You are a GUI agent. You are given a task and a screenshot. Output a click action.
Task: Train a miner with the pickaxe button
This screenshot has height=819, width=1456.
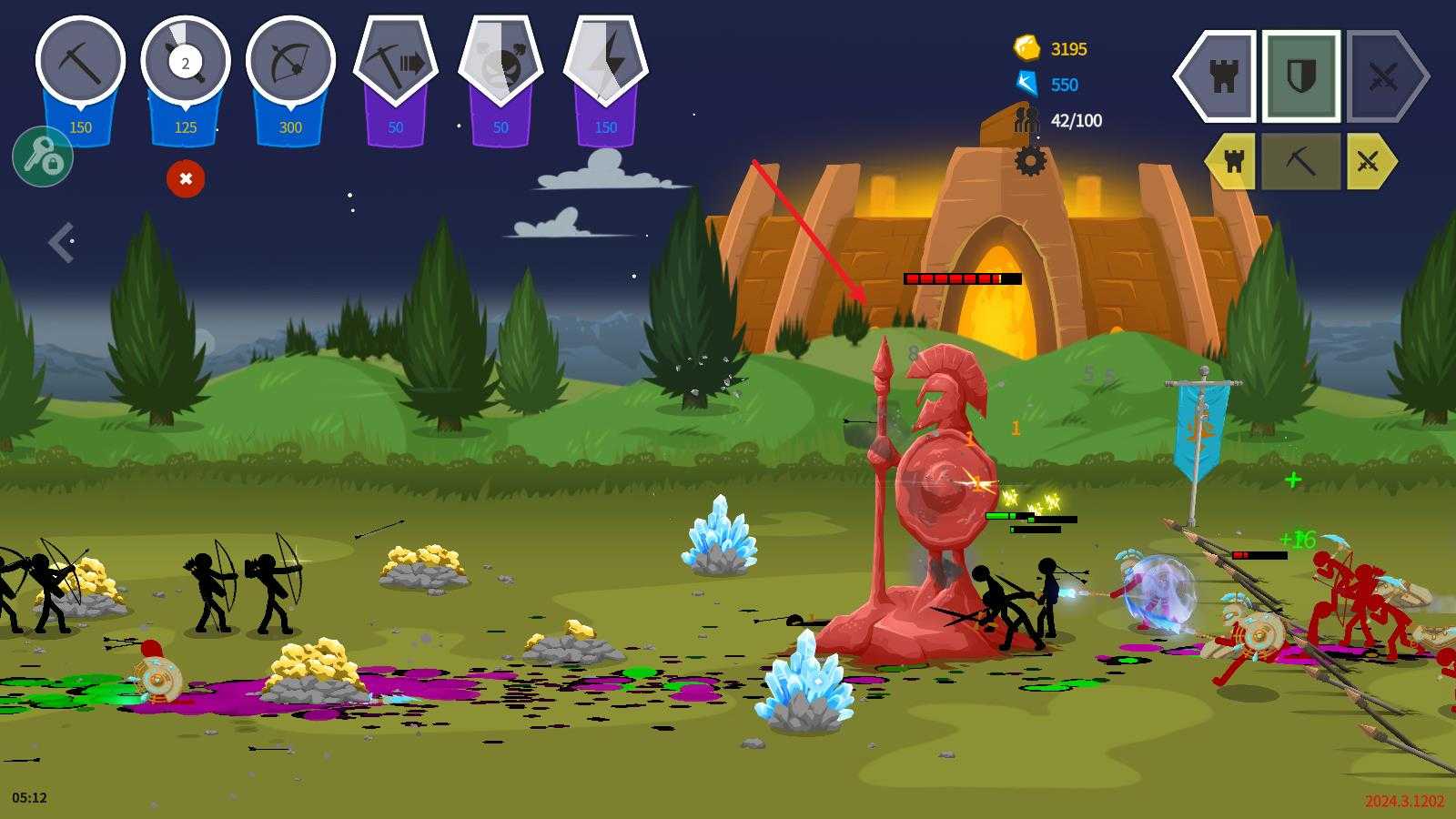click(x=80, y=64)
